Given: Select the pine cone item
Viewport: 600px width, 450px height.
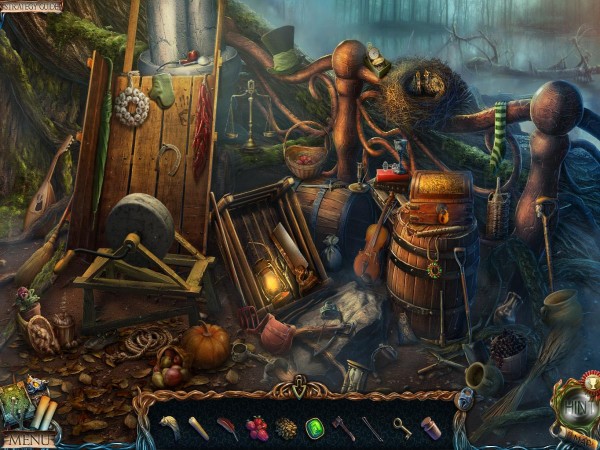Looking at the screenshot, I should [286, 428].
